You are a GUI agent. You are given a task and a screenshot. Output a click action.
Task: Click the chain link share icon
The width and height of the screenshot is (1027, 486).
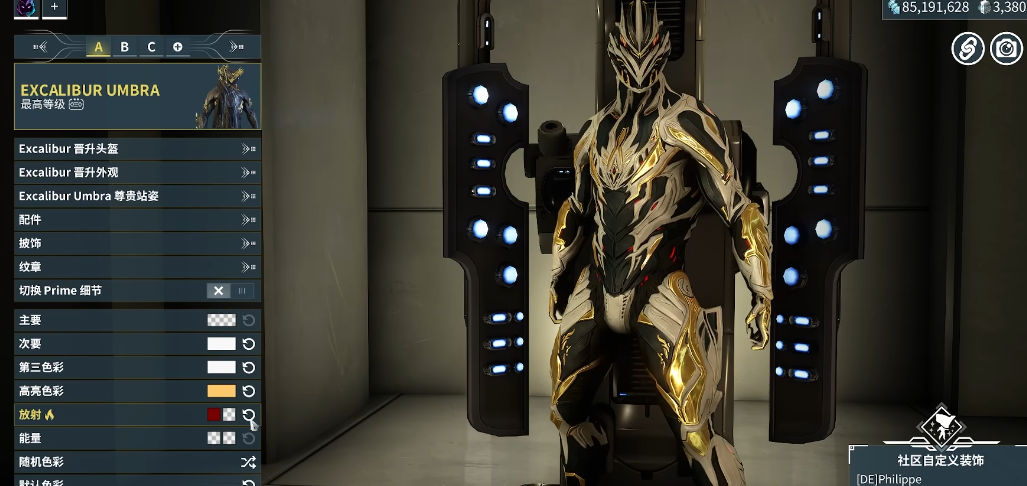(967, 47)
